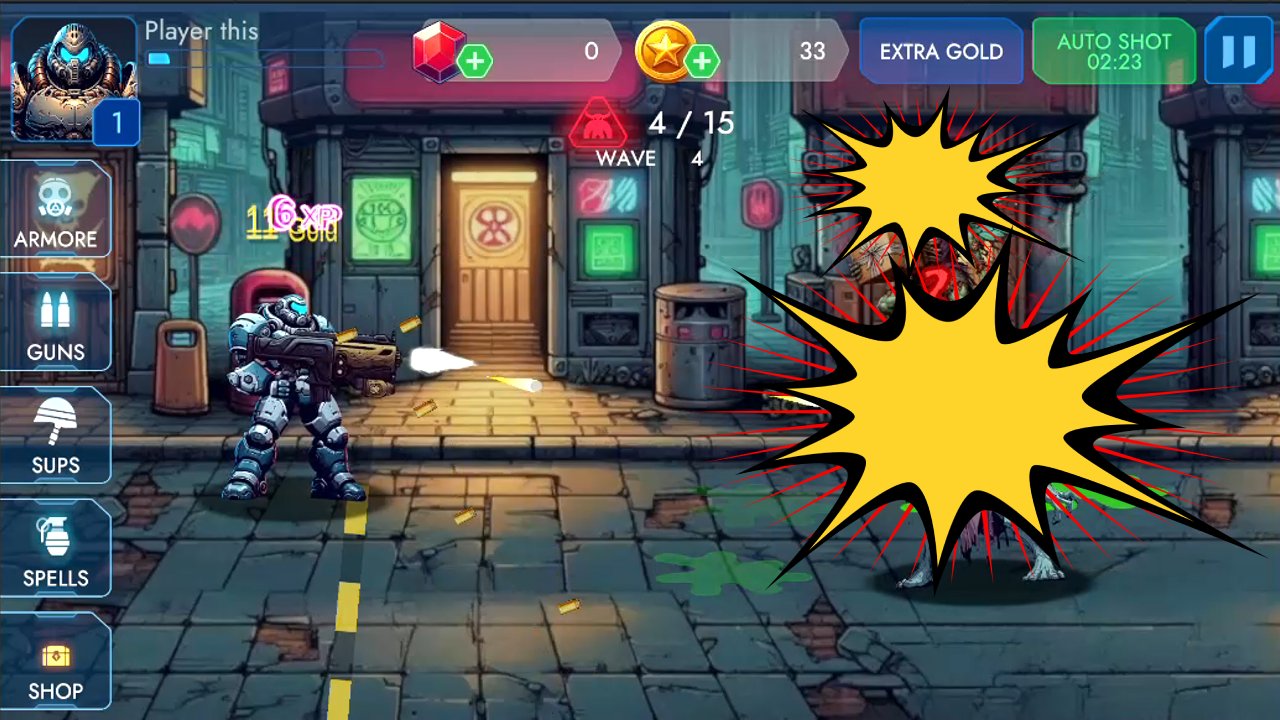Image resolution: width=1280 pixels, height=720 pixels.
Task: Click the red gem currency icon
Action: pyautogui.click(x=438, y=50)
